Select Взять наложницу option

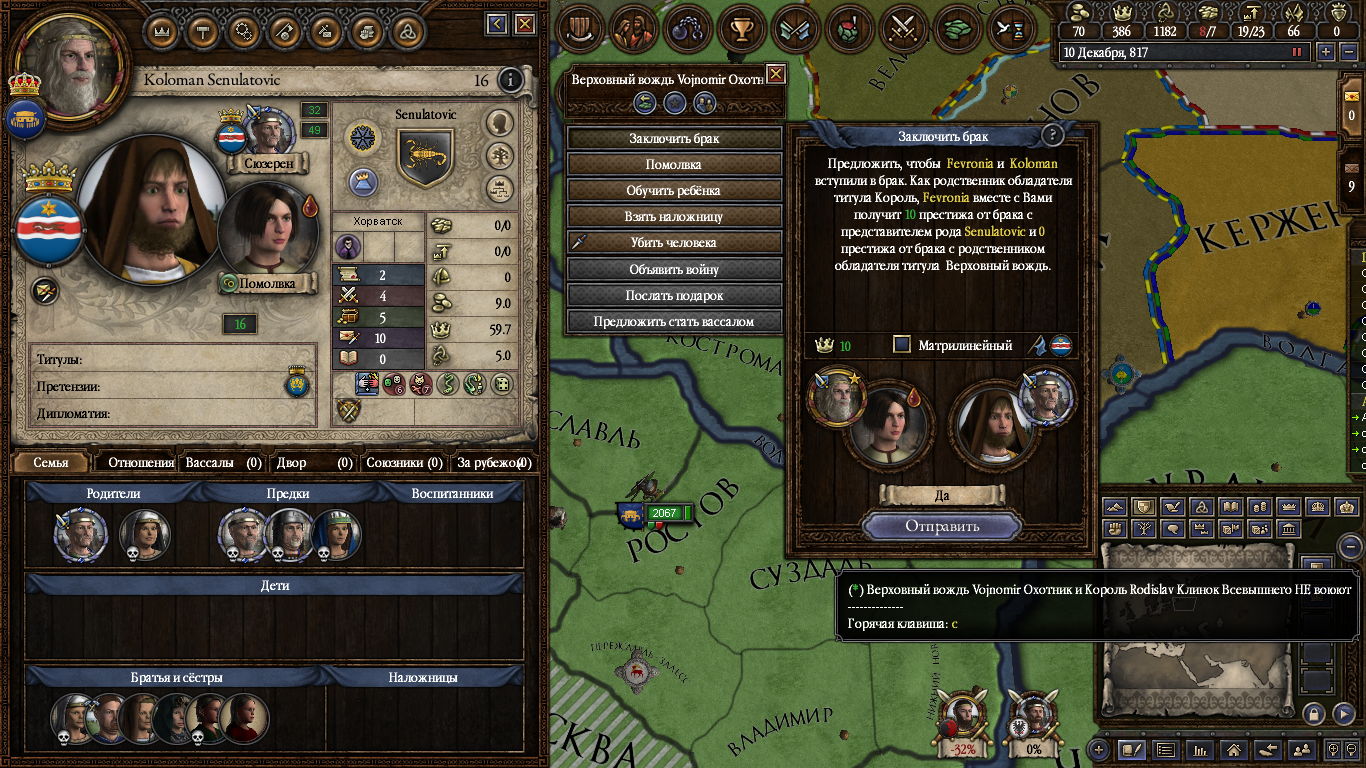click(x=674, y=216)
